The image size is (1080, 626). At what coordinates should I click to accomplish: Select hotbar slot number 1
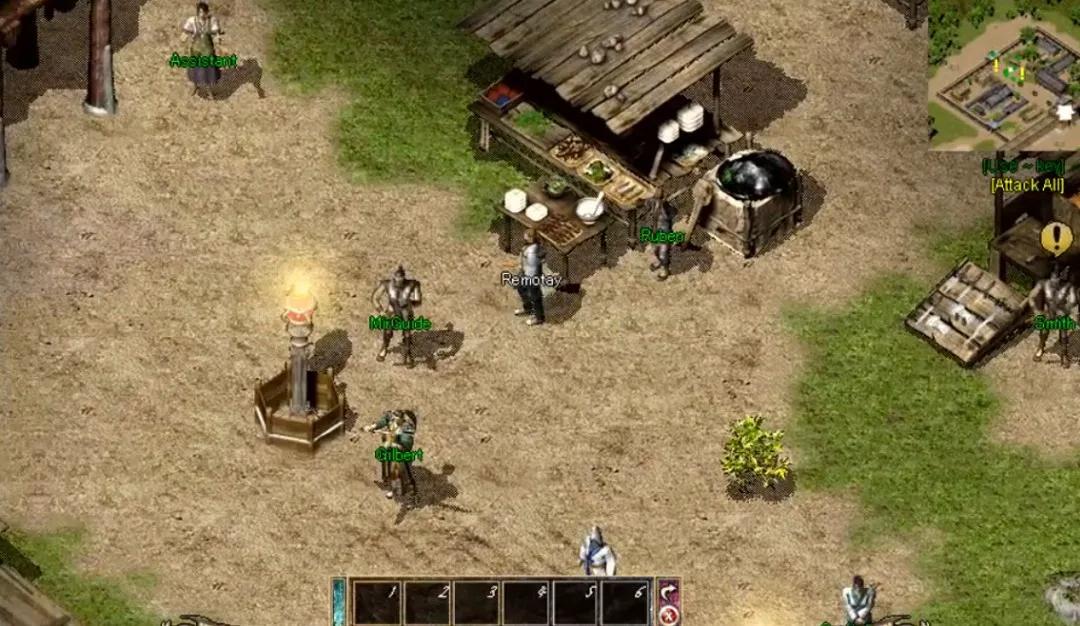click(x=377, y=603)
